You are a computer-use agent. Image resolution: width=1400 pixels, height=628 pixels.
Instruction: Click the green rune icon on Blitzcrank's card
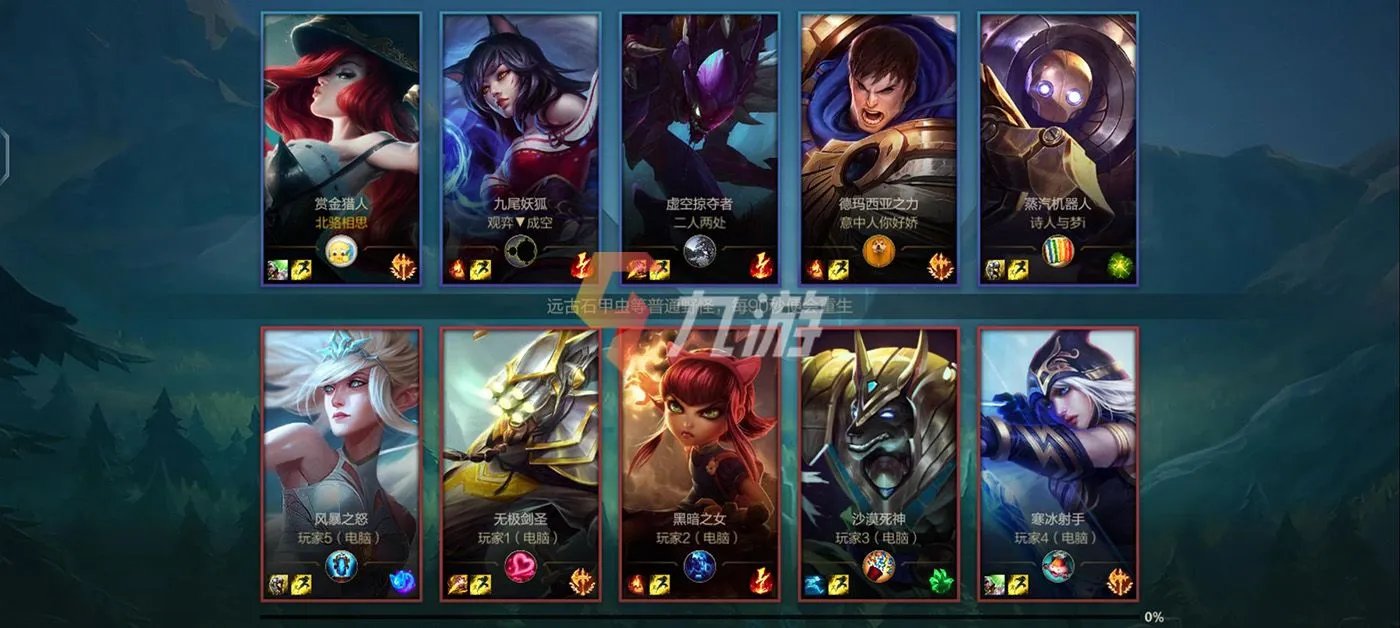pos(1119,267)
